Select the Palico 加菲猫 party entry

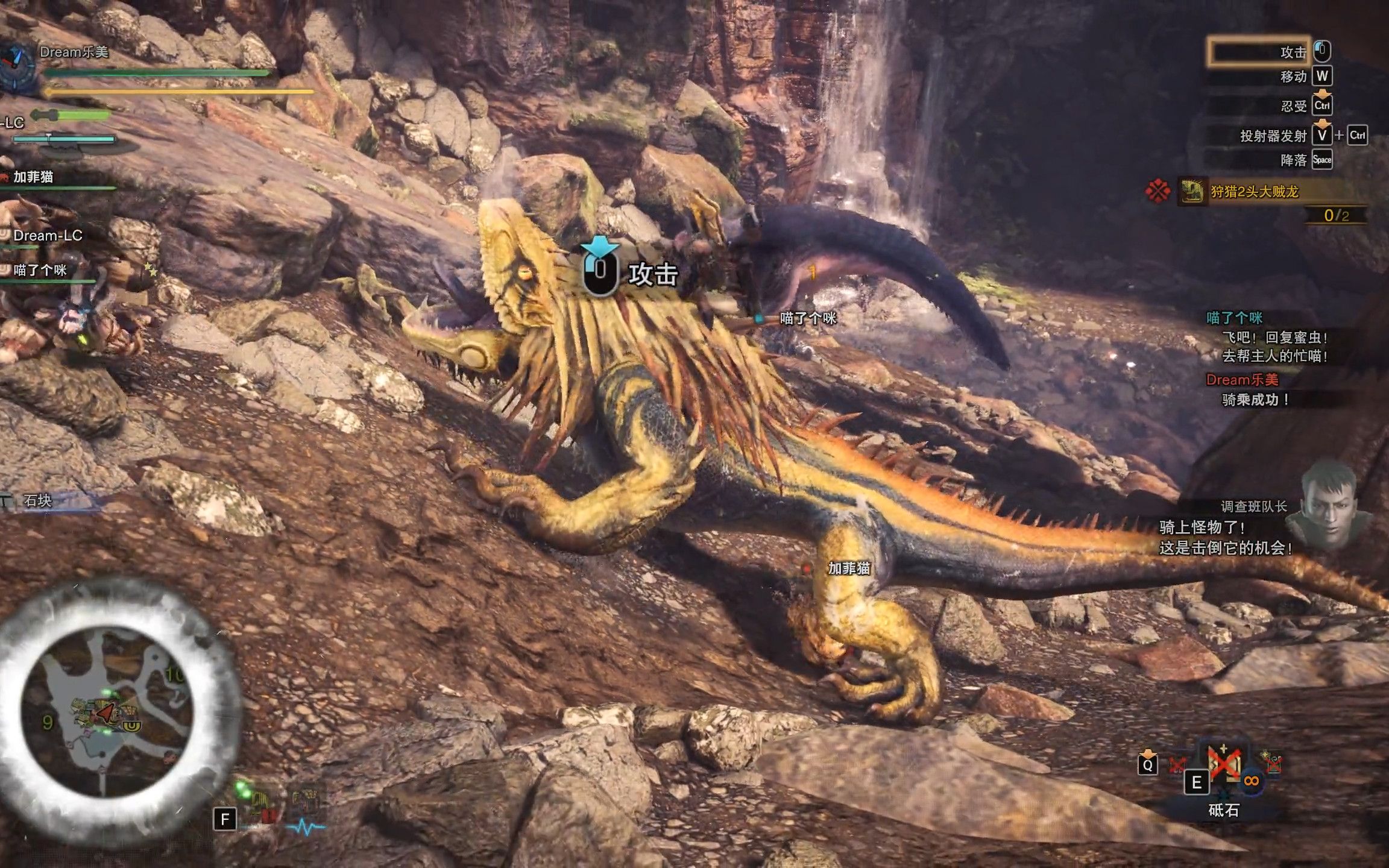click(x=34, y=177)
